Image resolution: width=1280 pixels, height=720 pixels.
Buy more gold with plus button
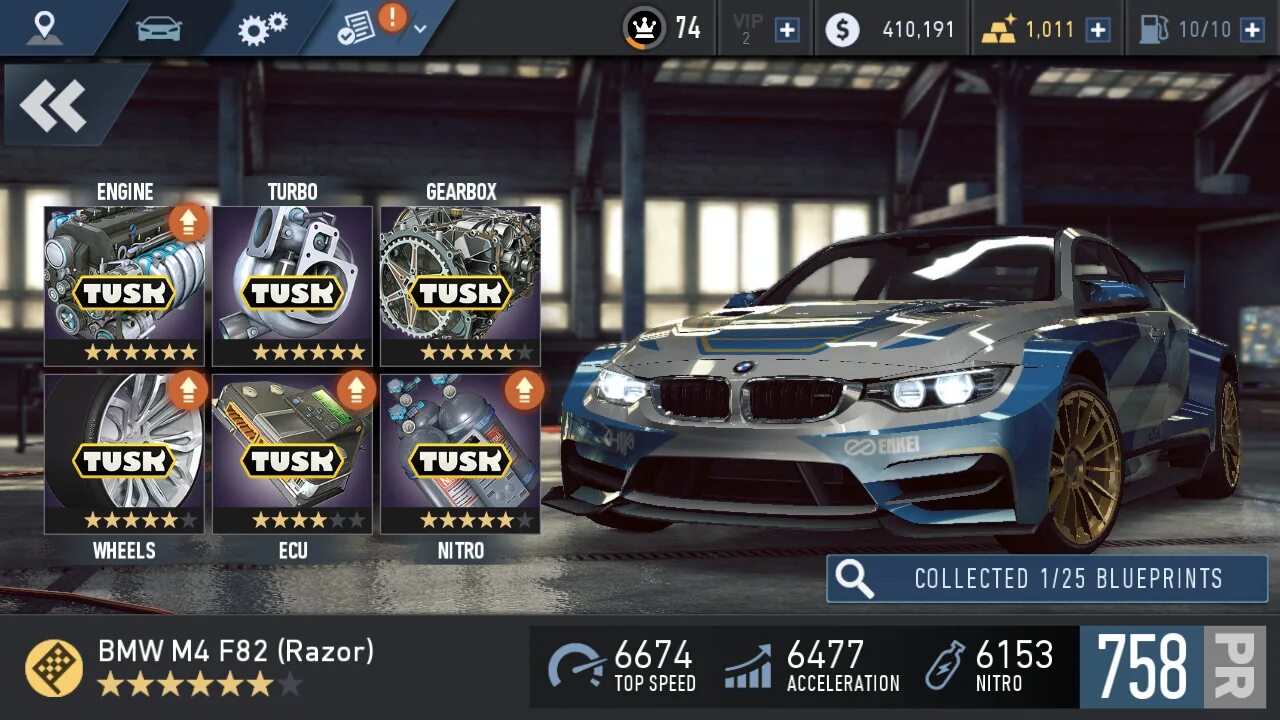pos(1098,29)
